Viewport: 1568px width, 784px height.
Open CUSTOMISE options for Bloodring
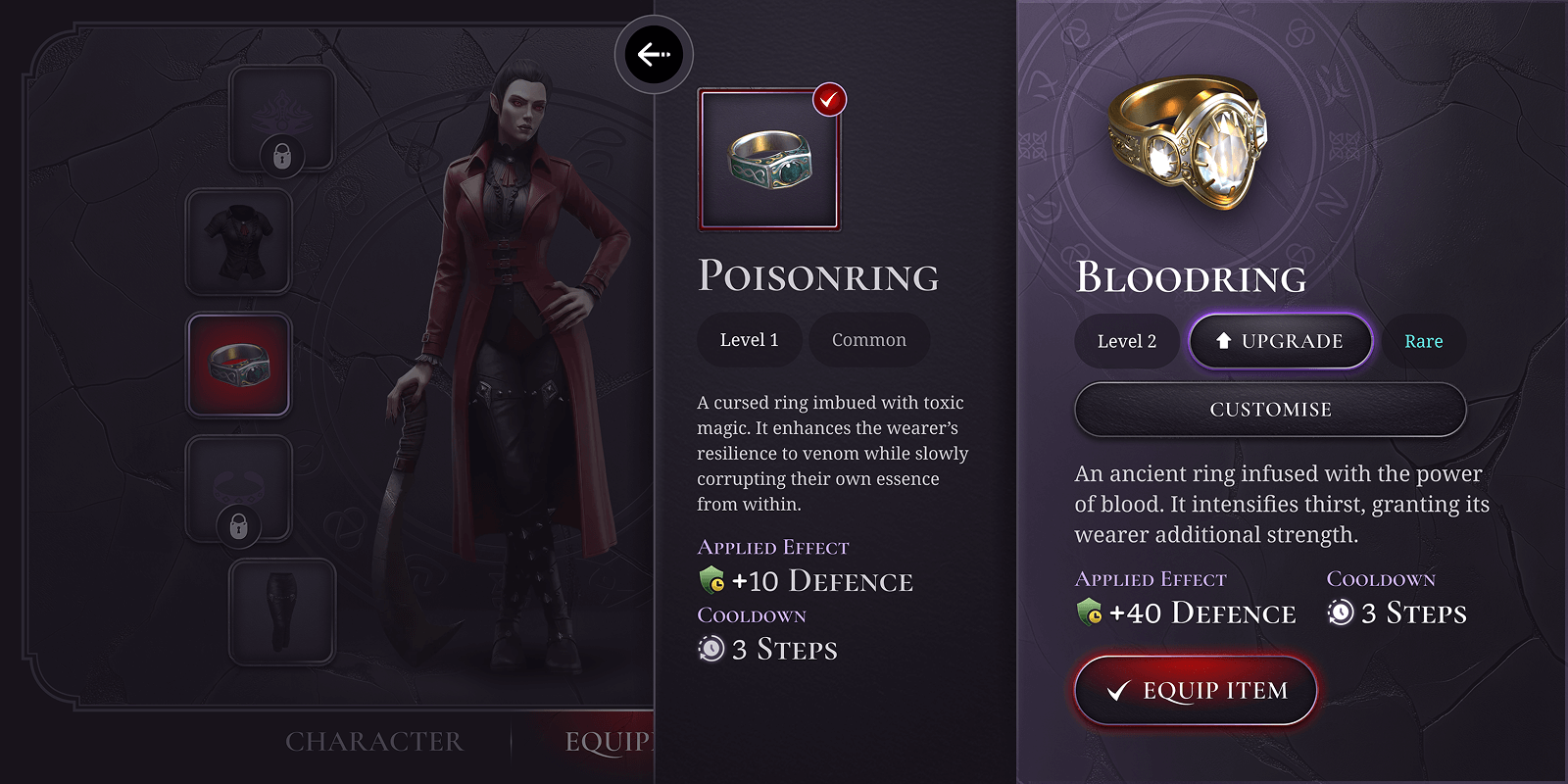coord(1270,409)
